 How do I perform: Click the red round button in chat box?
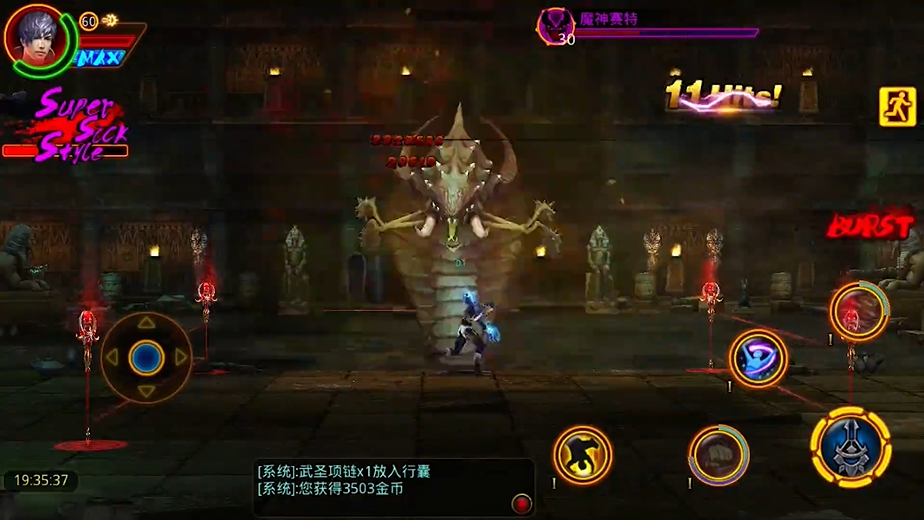520,501
